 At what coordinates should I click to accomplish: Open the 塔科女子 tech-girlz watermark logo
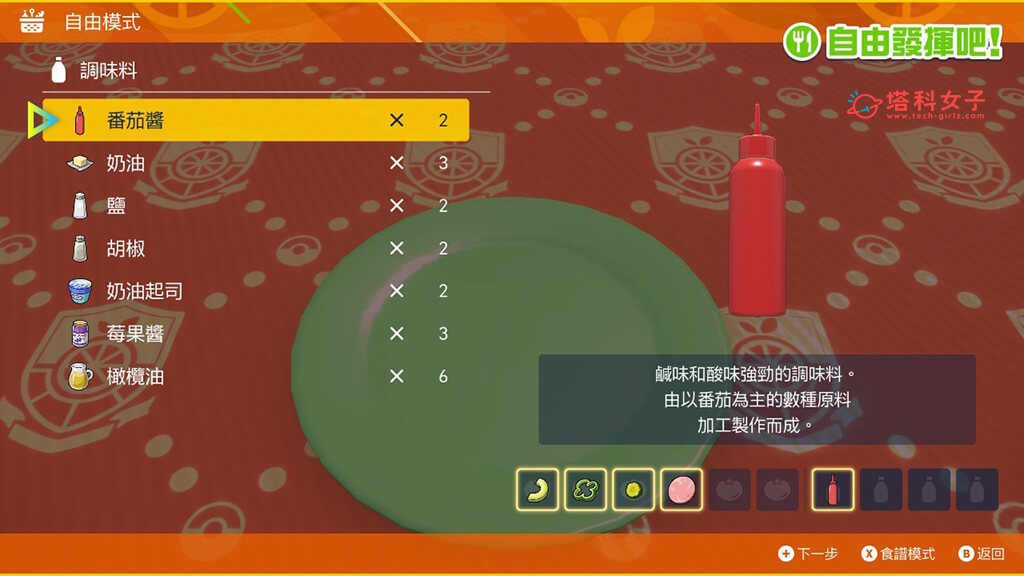coord(916,104)
